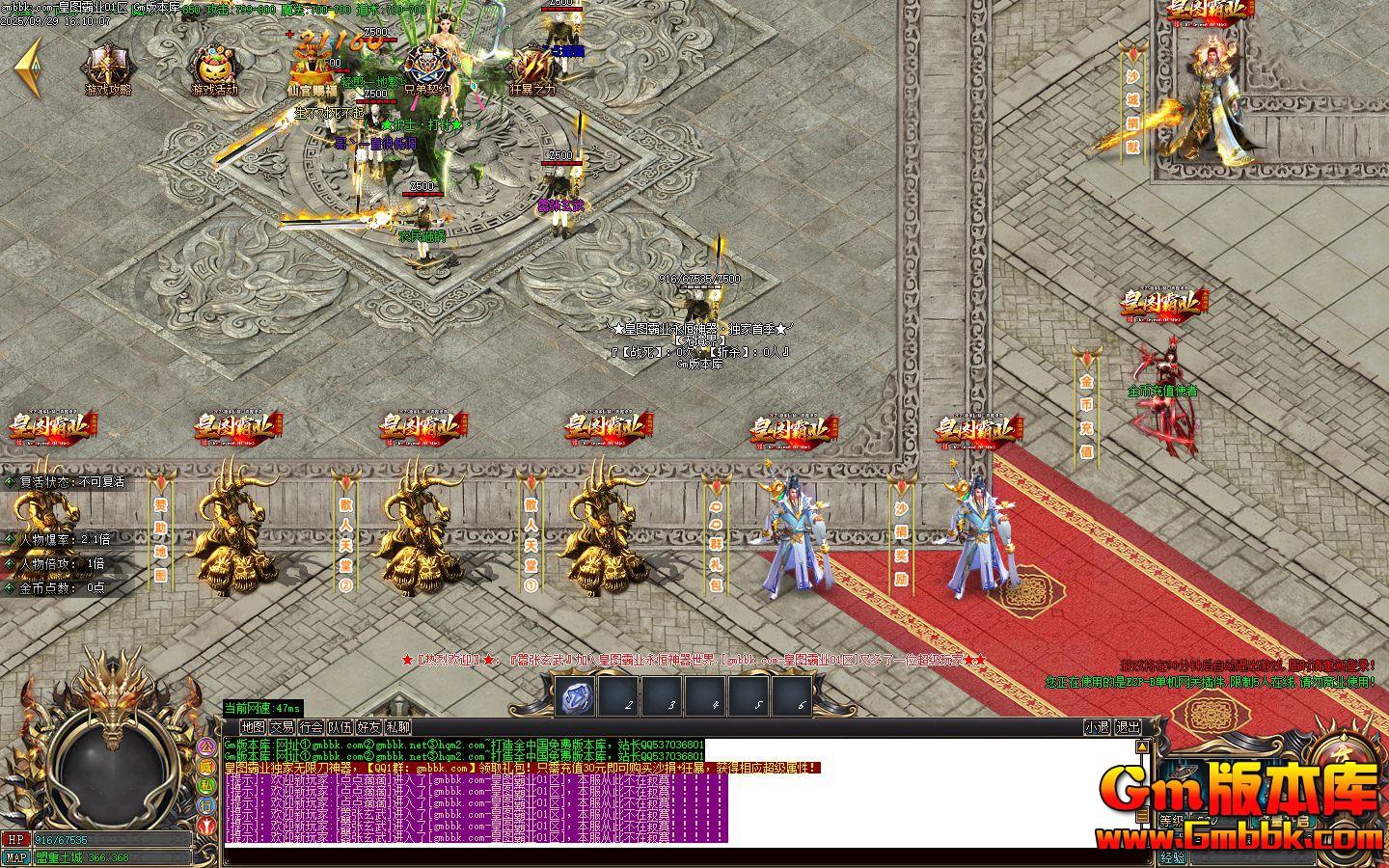Select the 行 guild chat channel icon

pyautogui.click(x=206, y=805)
